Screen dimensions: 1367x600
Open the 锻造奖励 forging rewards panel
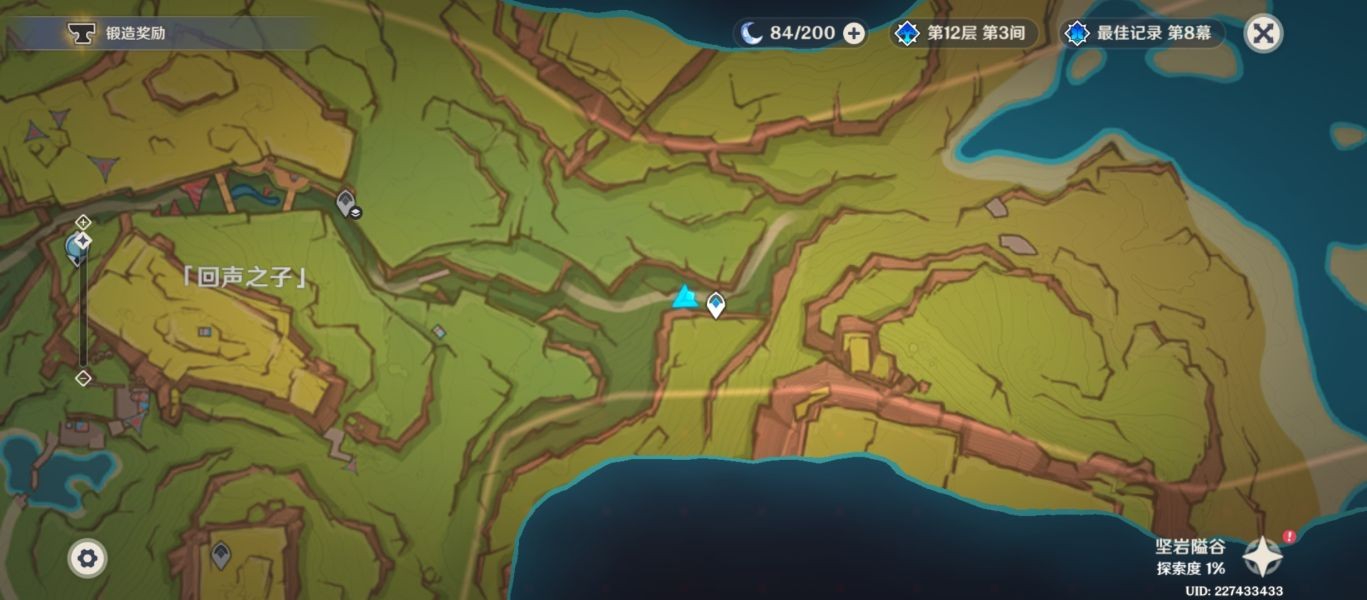(x=120, y=33)
